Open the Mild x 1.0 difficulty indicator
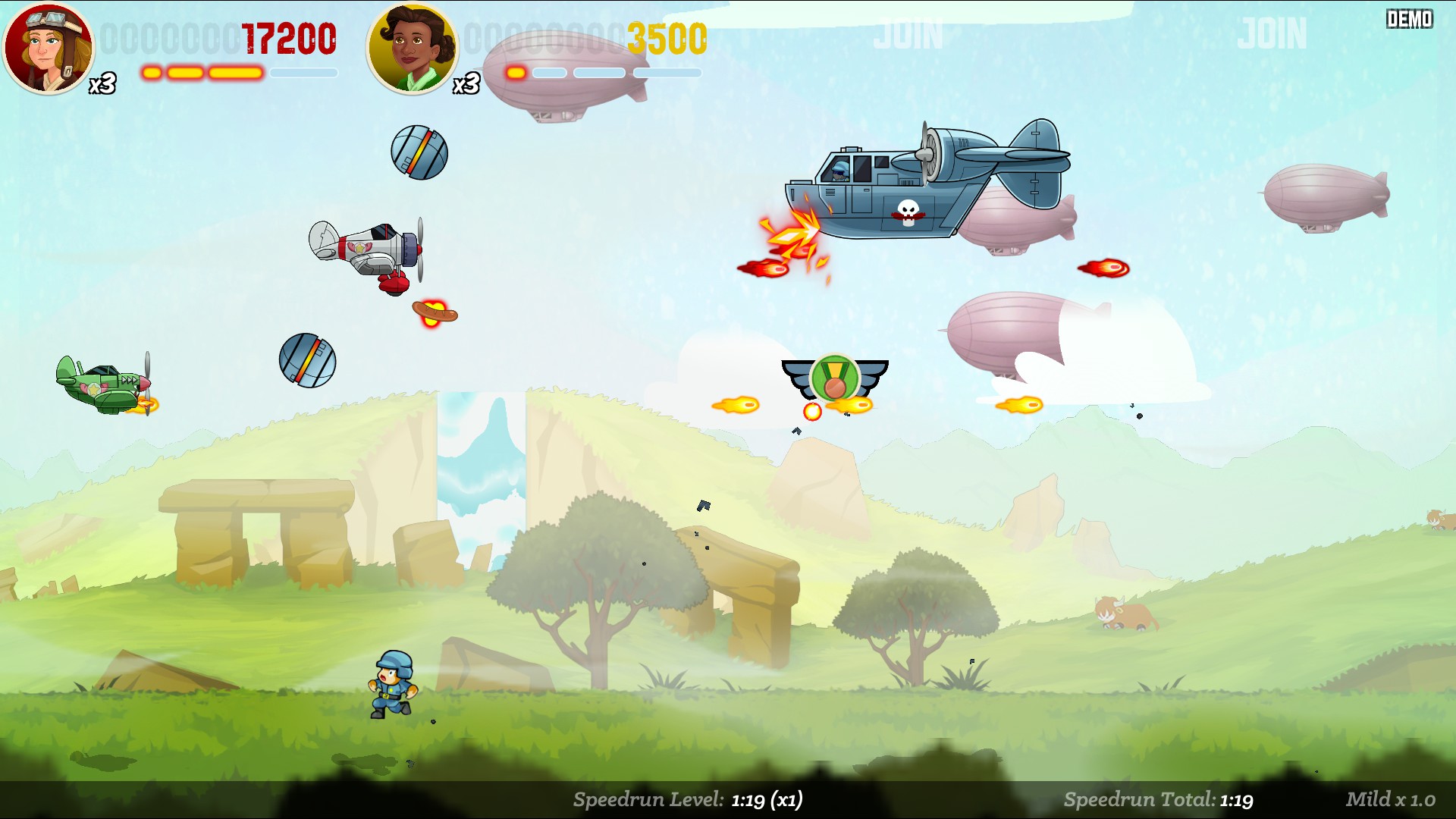Screen dimensions: 1456x819 point(1392,799)
